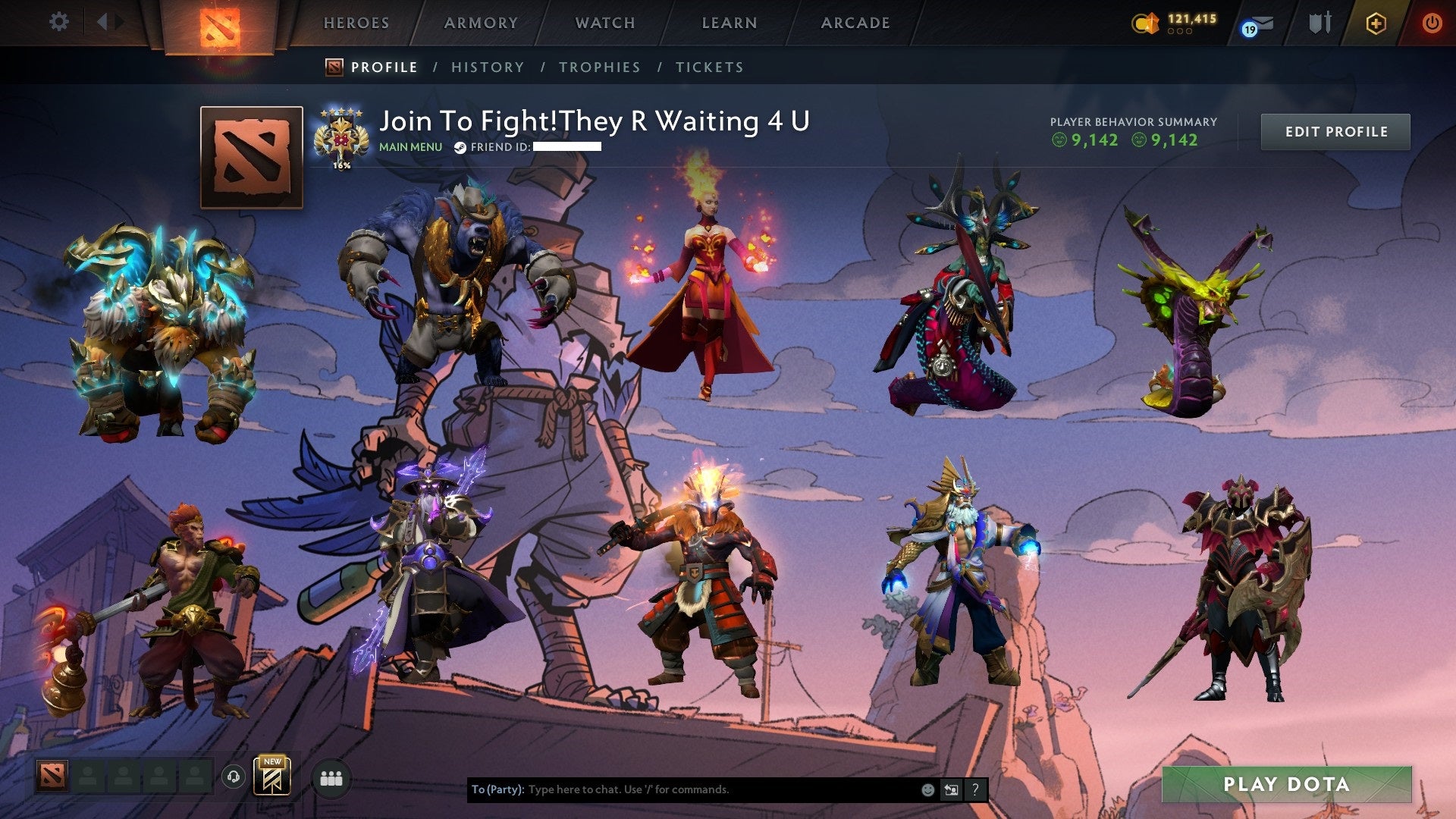This screenshot has height=819, width=1456.
Task: Click the chat wheel icon next to emoticons
Action: click(x=951, y=789)
